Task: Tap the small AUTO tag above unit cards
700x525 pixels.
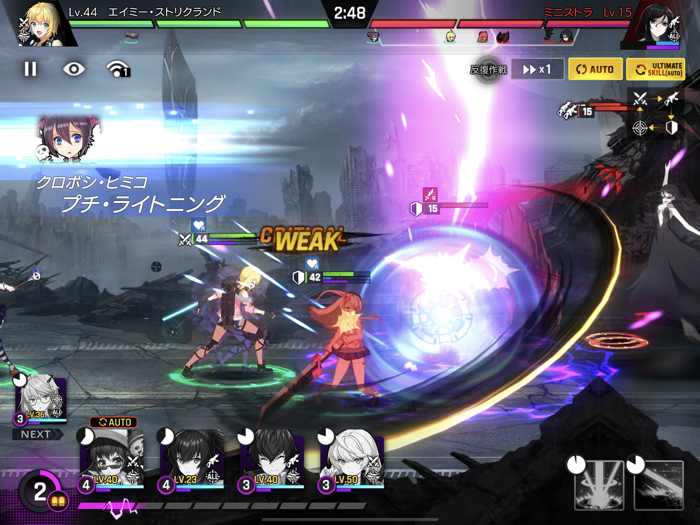Action: [x=112, y=423]
